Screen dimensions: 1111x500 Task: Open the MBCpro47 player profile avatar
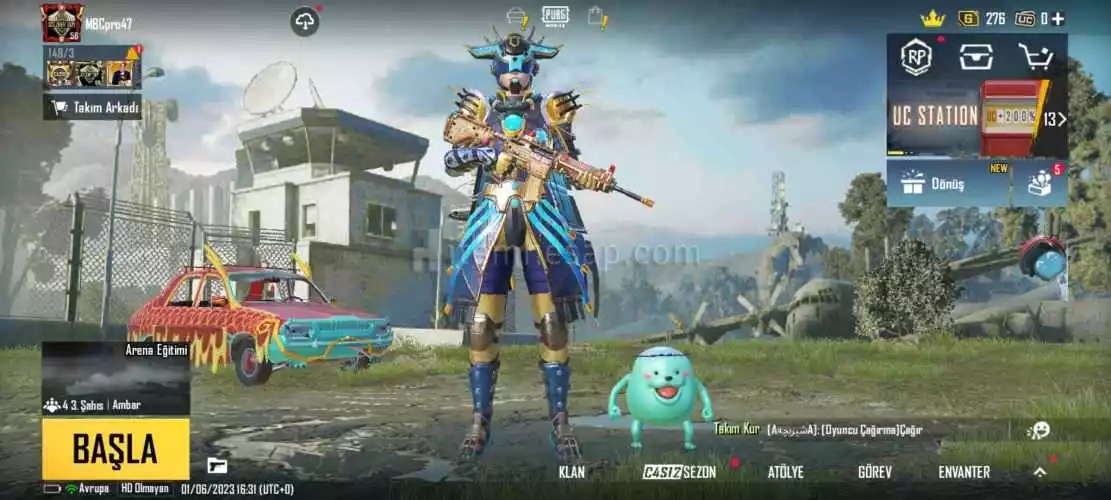click(61, 22)
